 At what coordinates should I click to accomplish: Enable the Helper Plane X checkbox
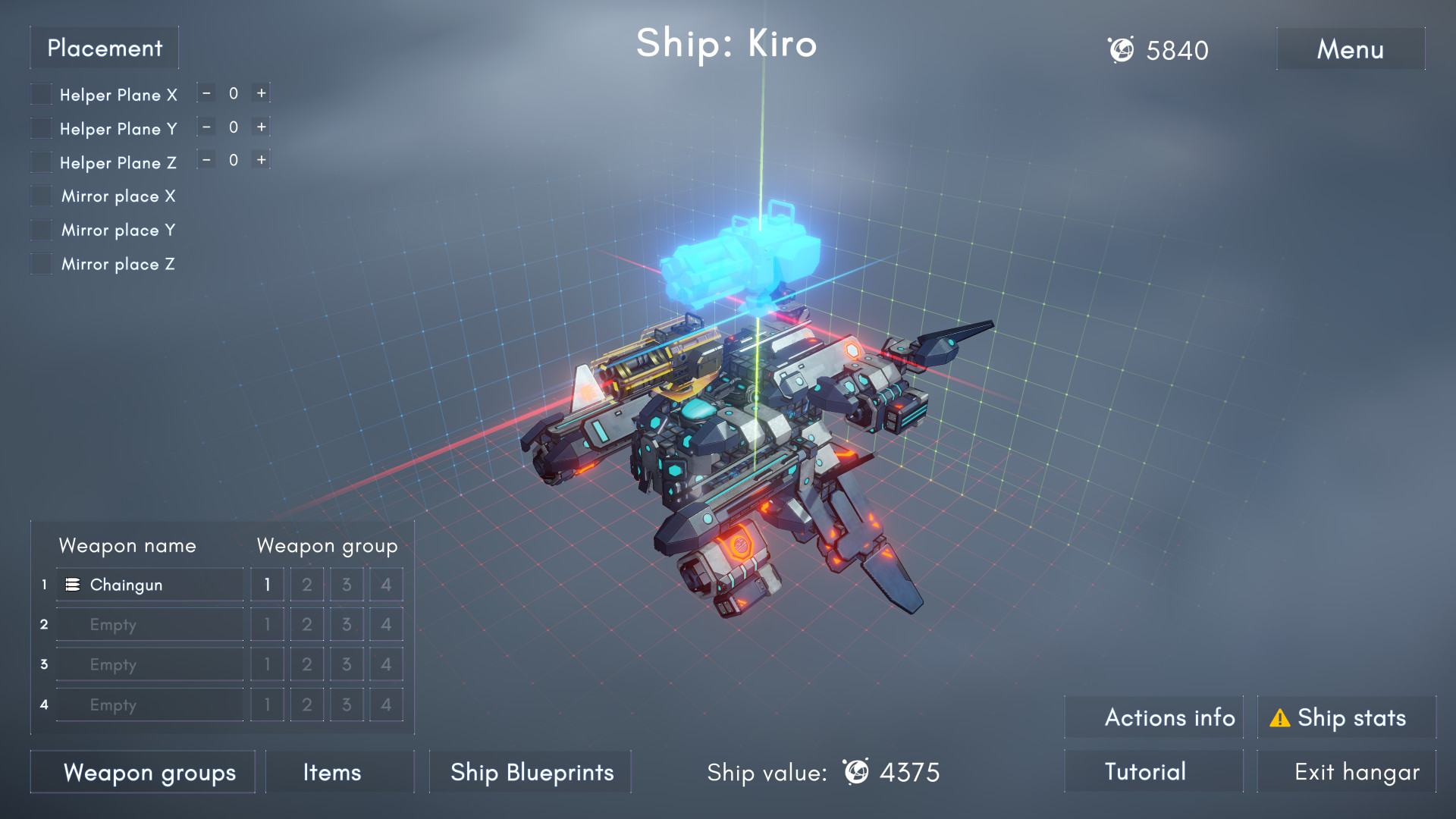coord(39,93)
